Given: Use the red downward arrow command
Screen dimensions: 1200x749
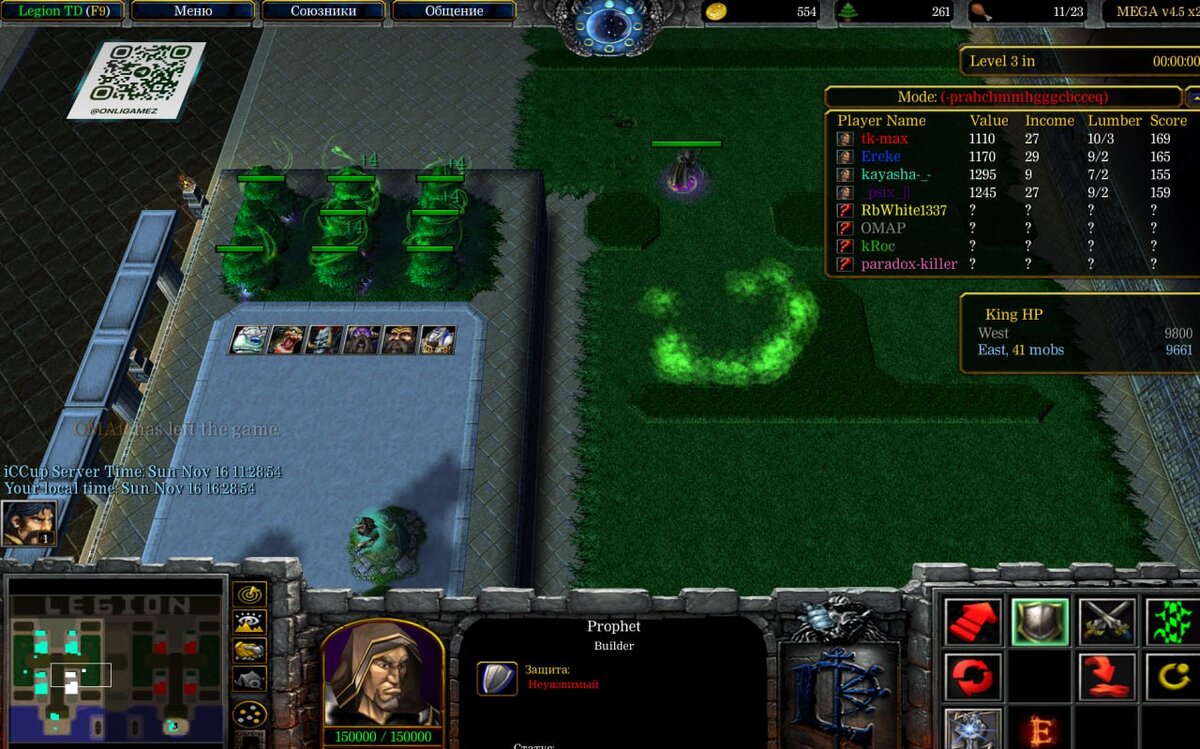Looking at the screenshot, I should [1107, 677].
